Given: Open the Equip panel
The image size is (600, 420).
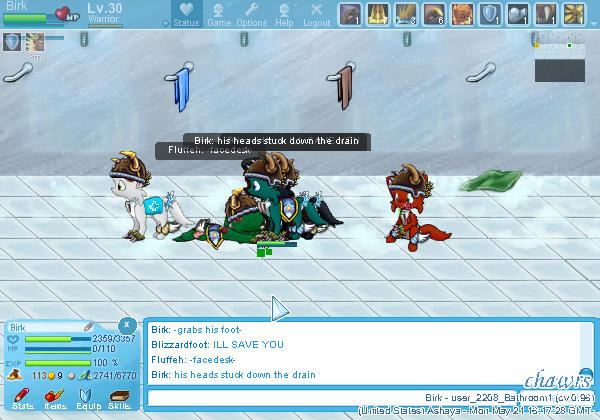Looking at the screenshot, I should (x=88, y=398).
